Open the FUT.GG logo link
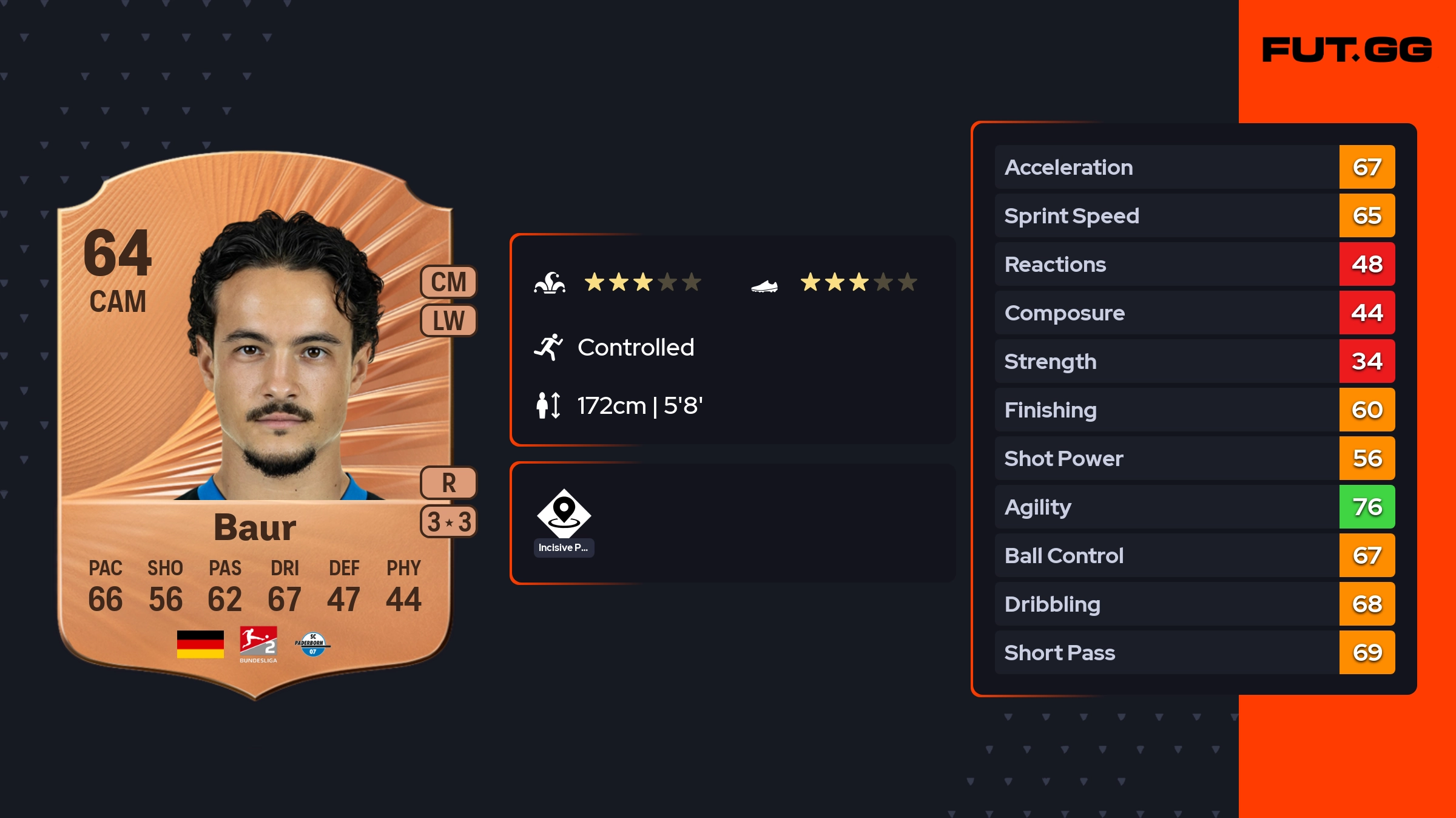Screen dimensions: 1456x818 point(1347,50)
